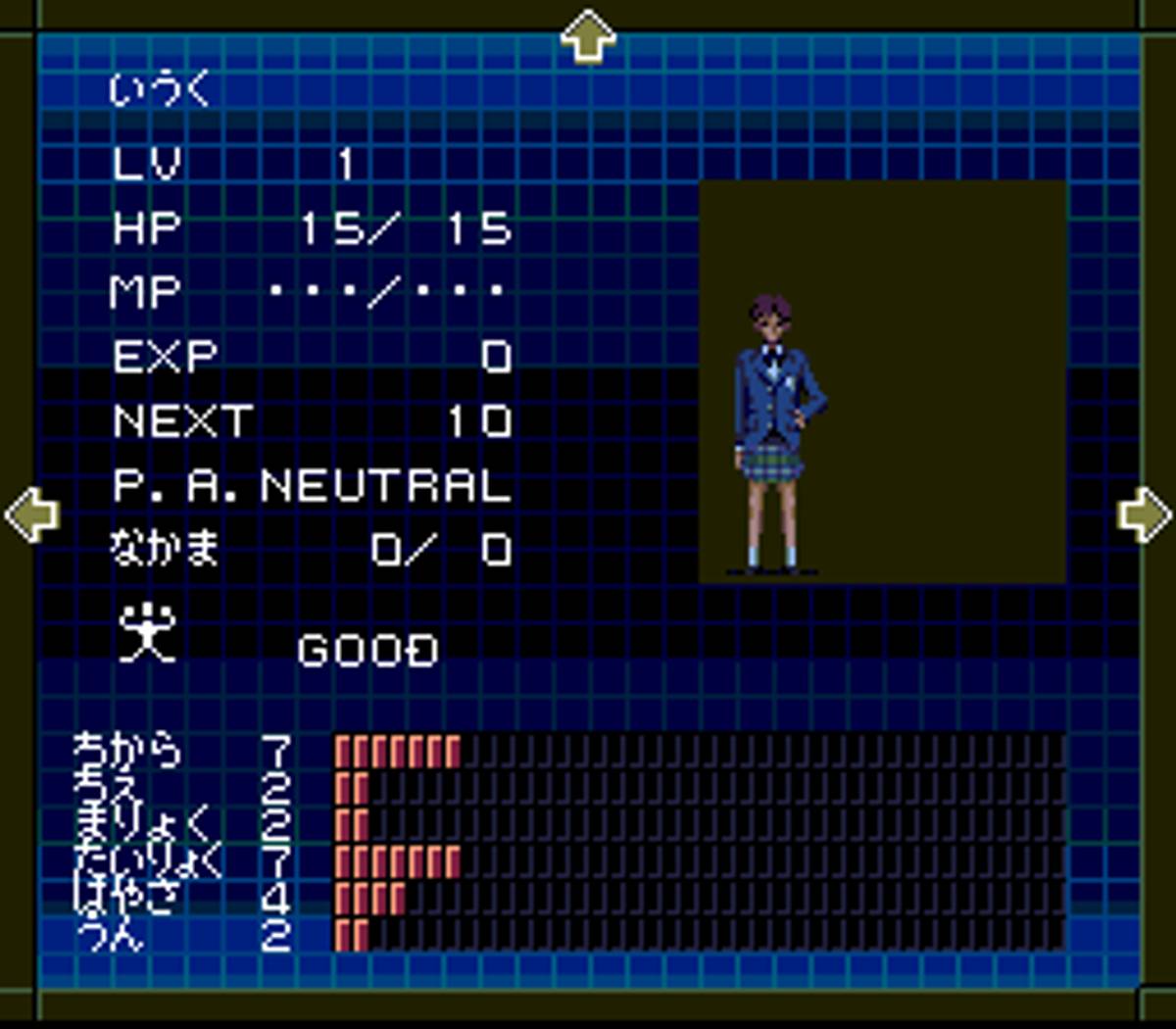Select the left arrow on the status screen
The width and height of the screenshot is (1176, 1029).
(32, 514)
